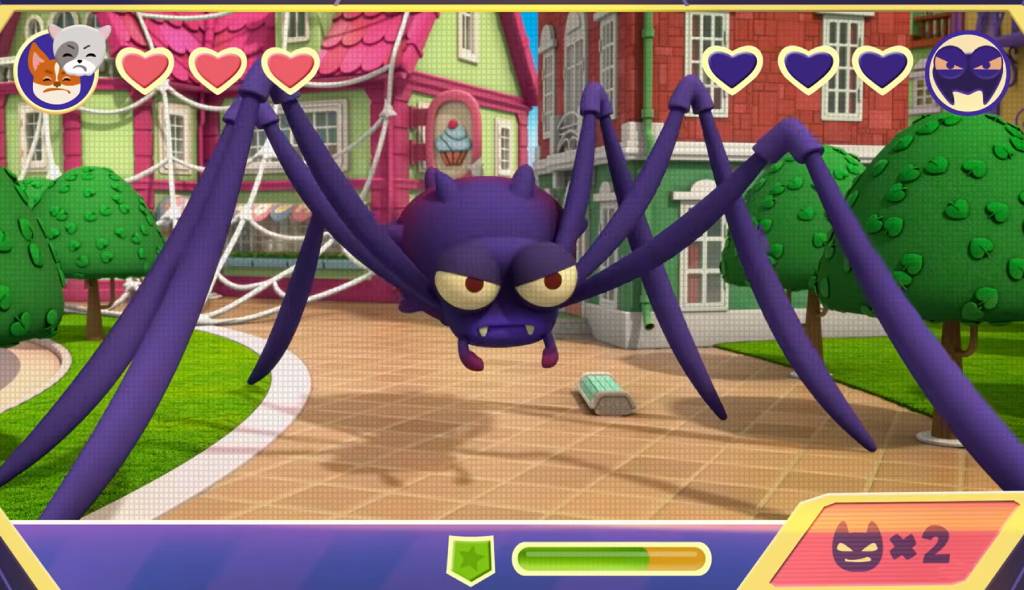Image resolution: width=1024 pixels, height=590 pixels.
Task: Activate the mask x2 power panel
Action: pyautogui.click(x=890, y=546)
